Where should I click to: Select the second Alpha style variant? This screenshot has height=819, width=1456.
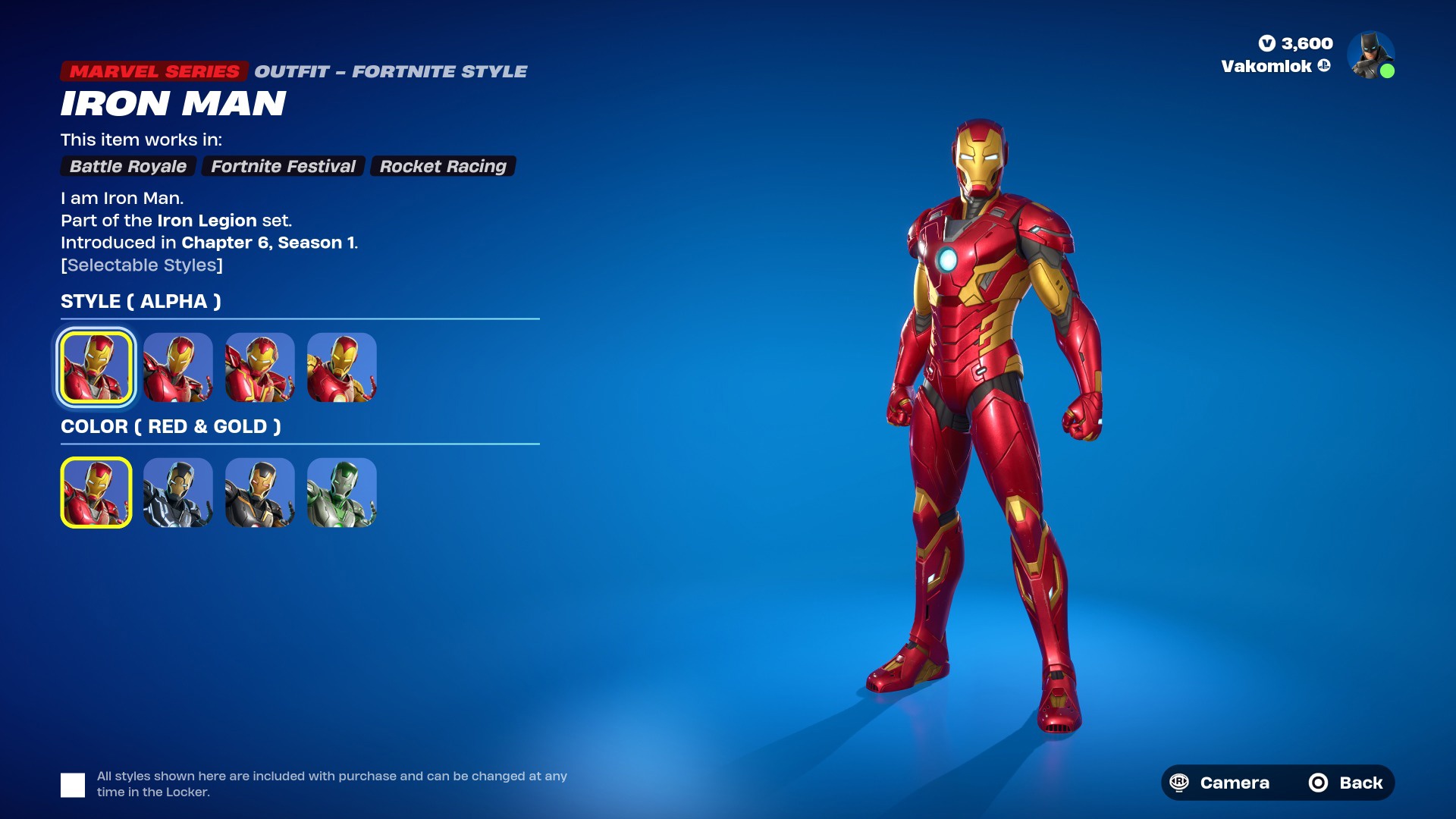pyautogui.click(x=177, y=367)
